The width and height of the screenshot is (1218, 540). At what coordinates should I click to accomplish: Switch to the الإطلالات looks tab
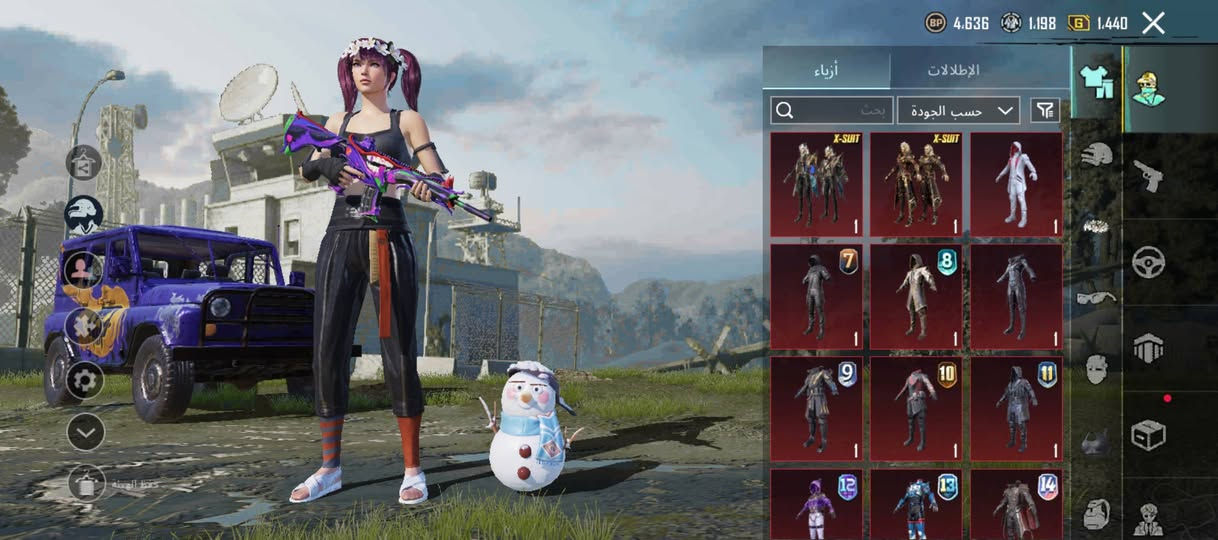[952, 69]
